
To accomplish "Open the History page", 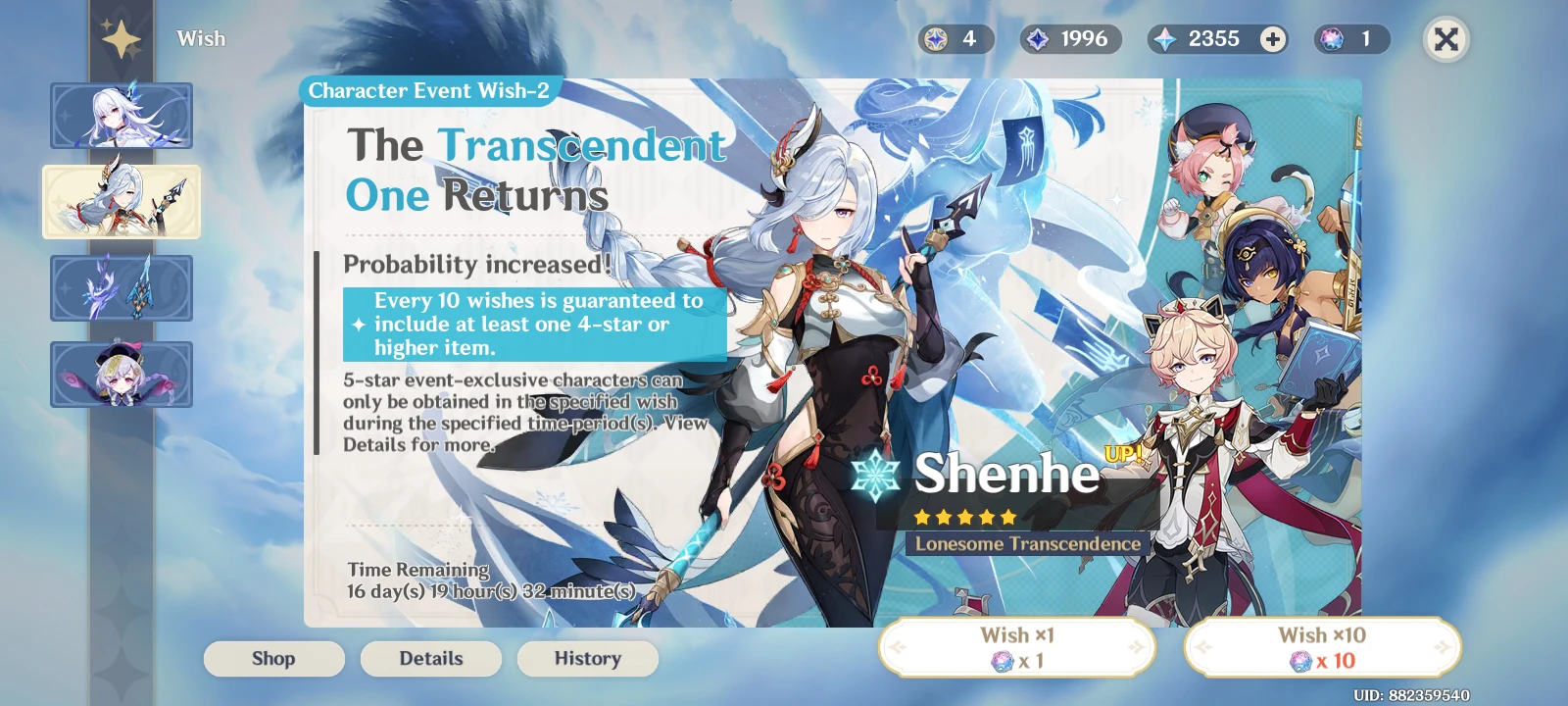I will (587, 658).
